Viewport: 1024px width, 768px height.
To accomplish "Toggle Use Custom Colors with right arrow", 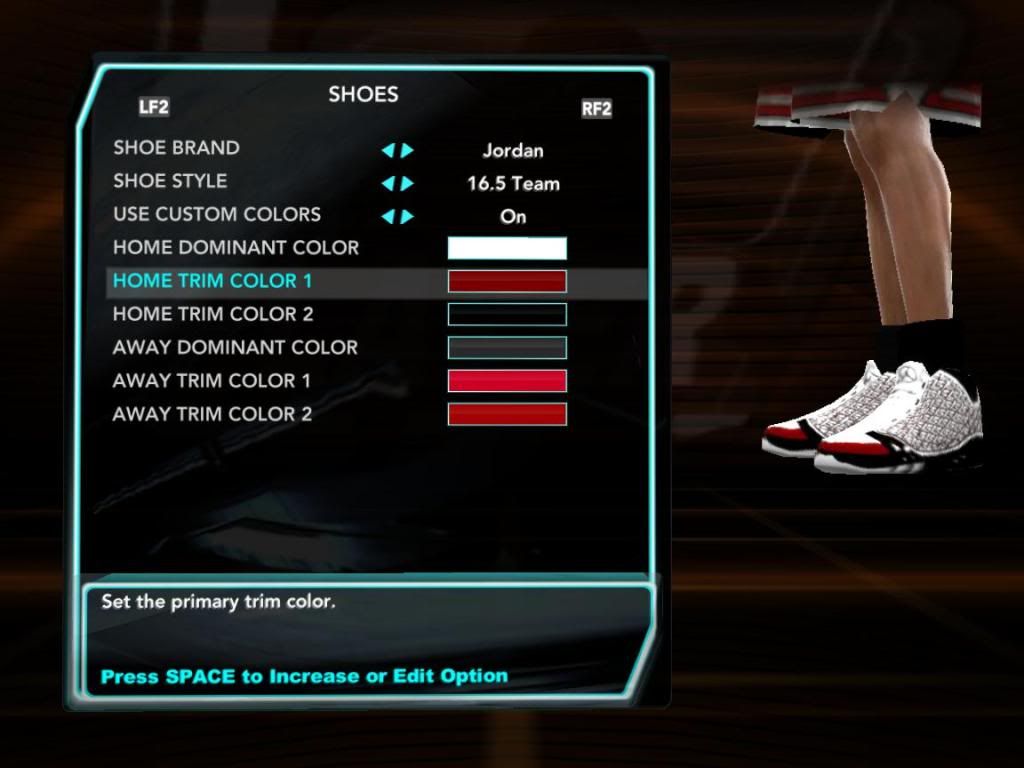I will coord(407,217).
